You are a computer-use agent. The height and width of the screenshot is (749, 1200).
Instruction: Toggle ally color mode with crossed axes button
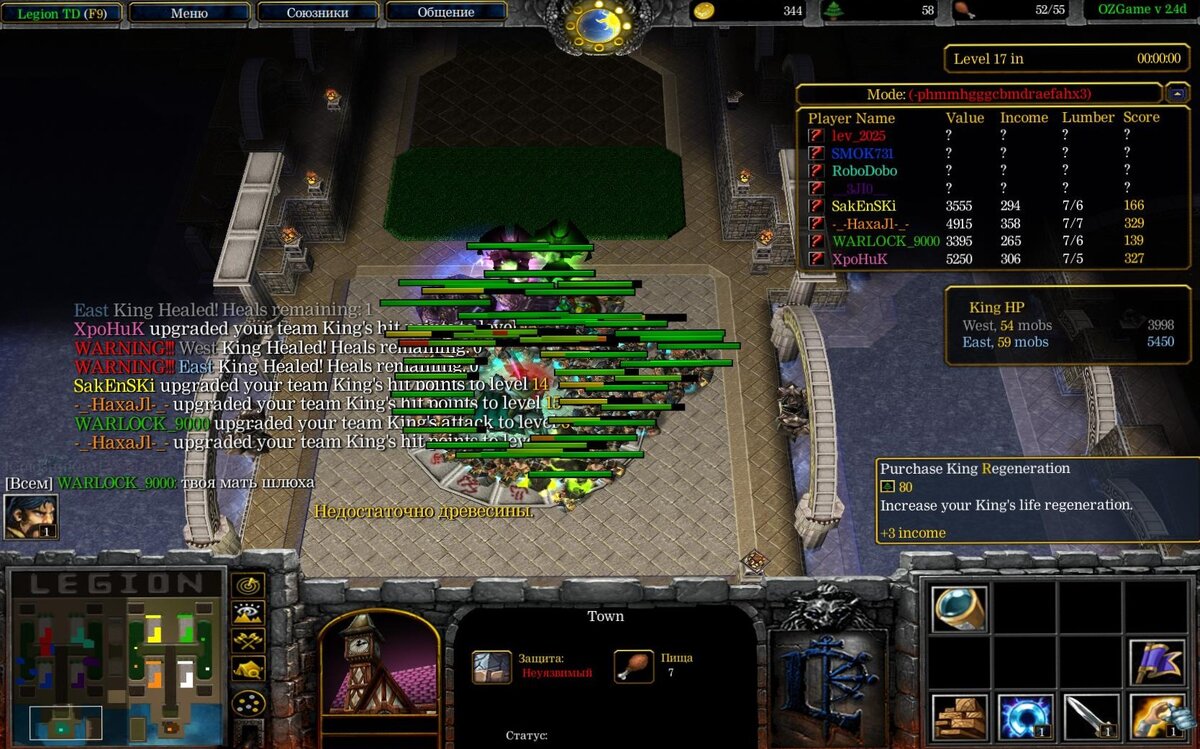(248, 641)
